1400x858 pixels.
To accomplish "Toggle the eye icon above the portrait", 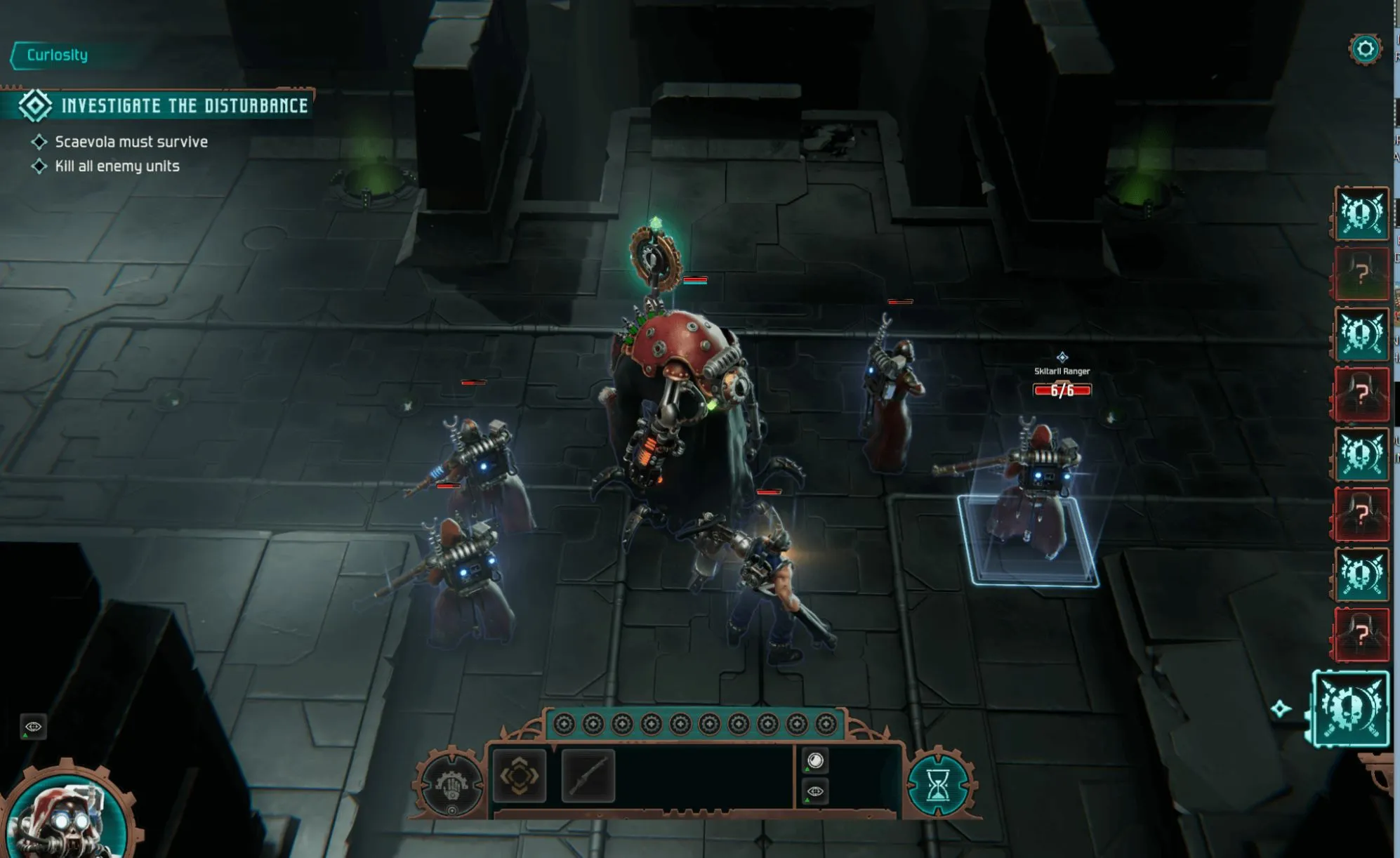I will click(x=33, y=726).
